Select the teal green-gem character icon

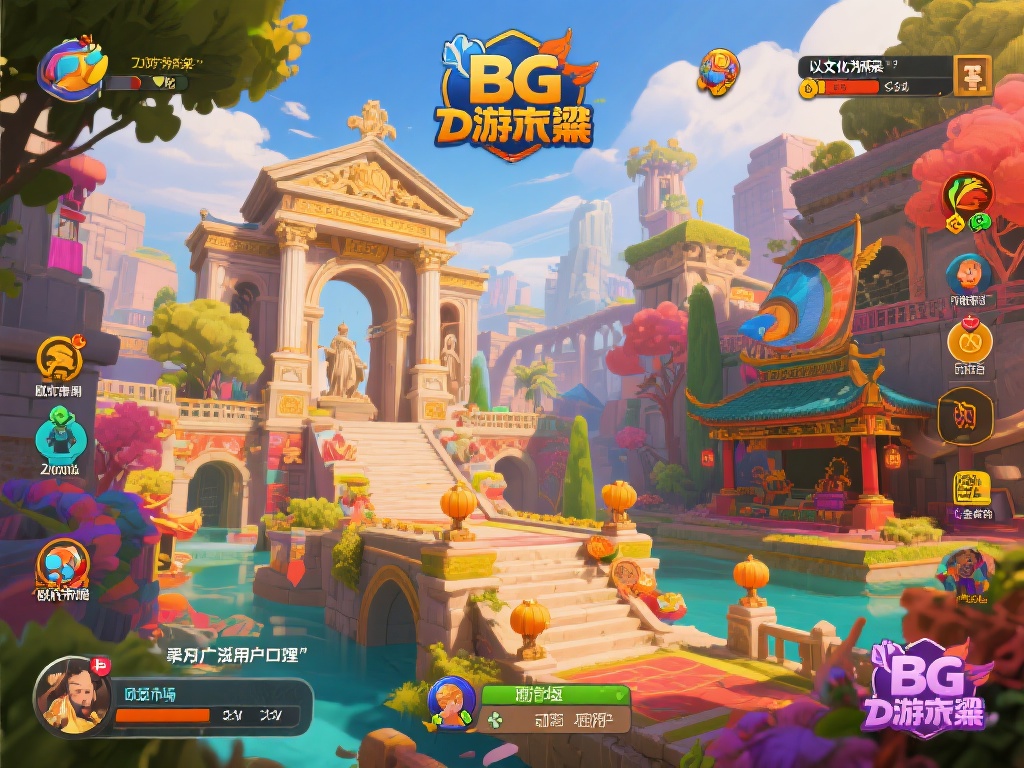58,436
